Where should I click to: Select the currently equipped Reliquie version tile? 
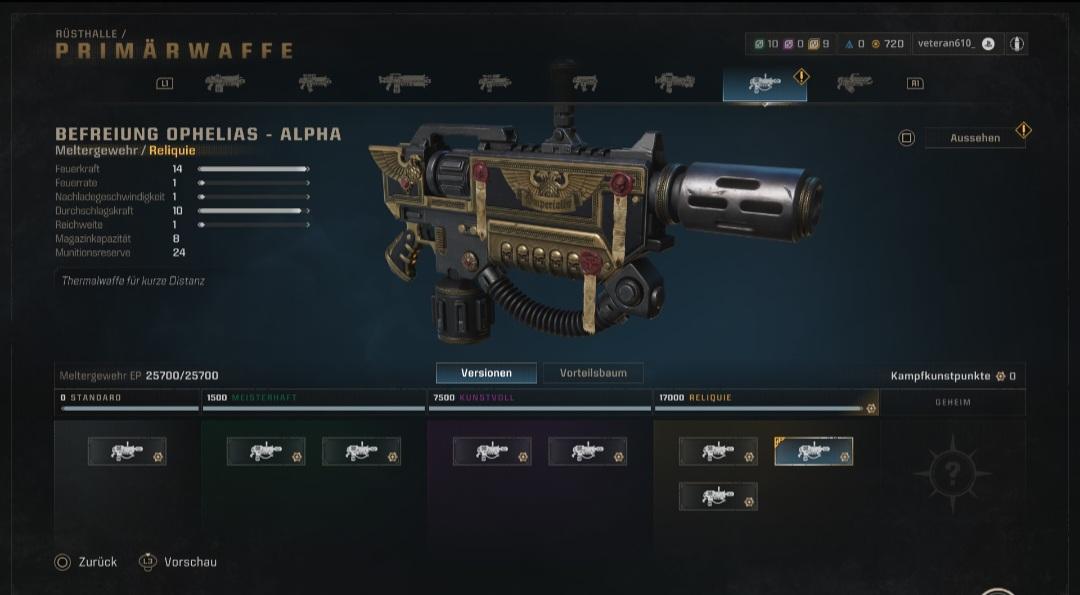coord(813,451)
